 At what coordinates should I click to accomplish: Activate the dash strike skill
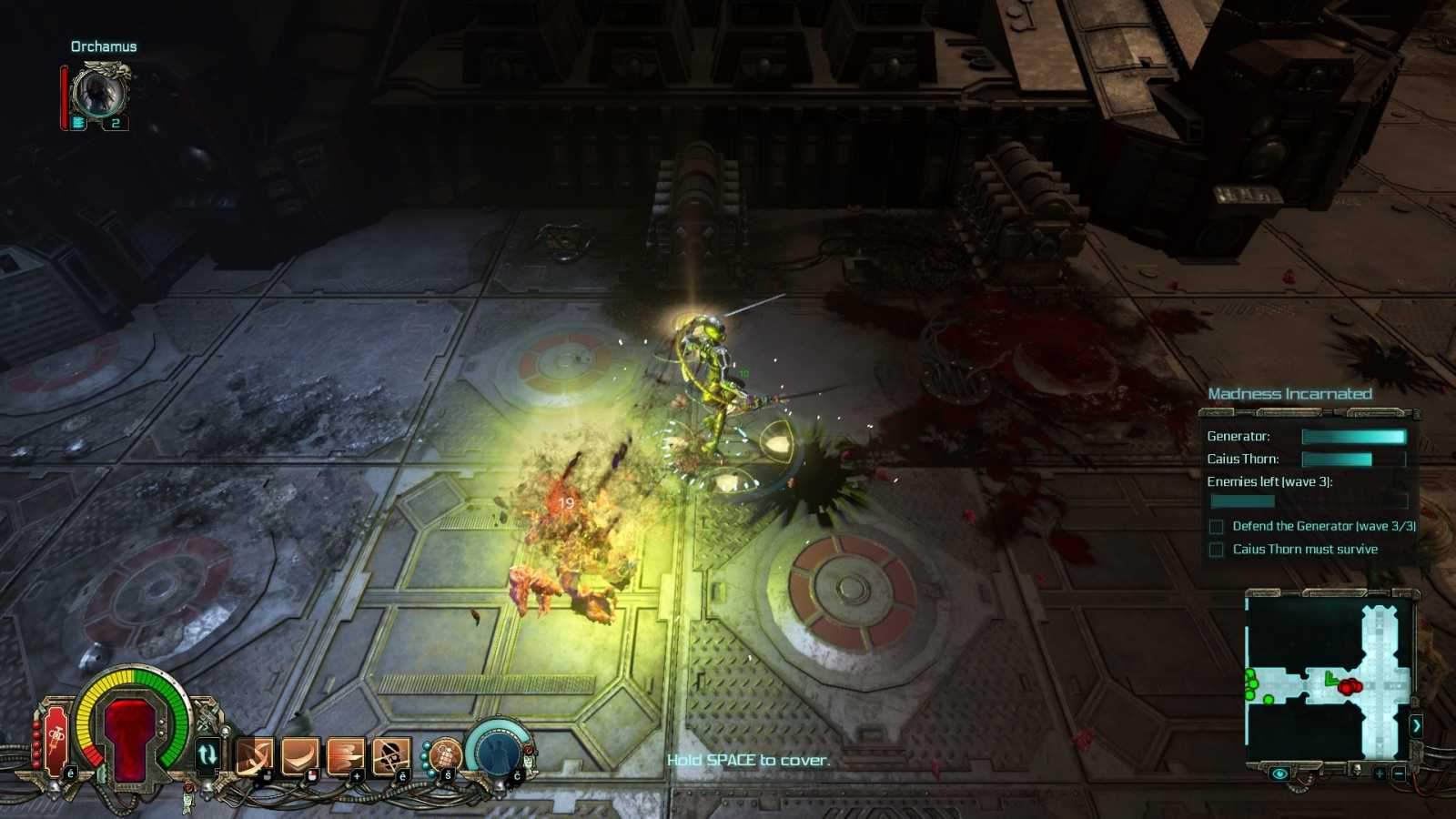tap(345, 756)
